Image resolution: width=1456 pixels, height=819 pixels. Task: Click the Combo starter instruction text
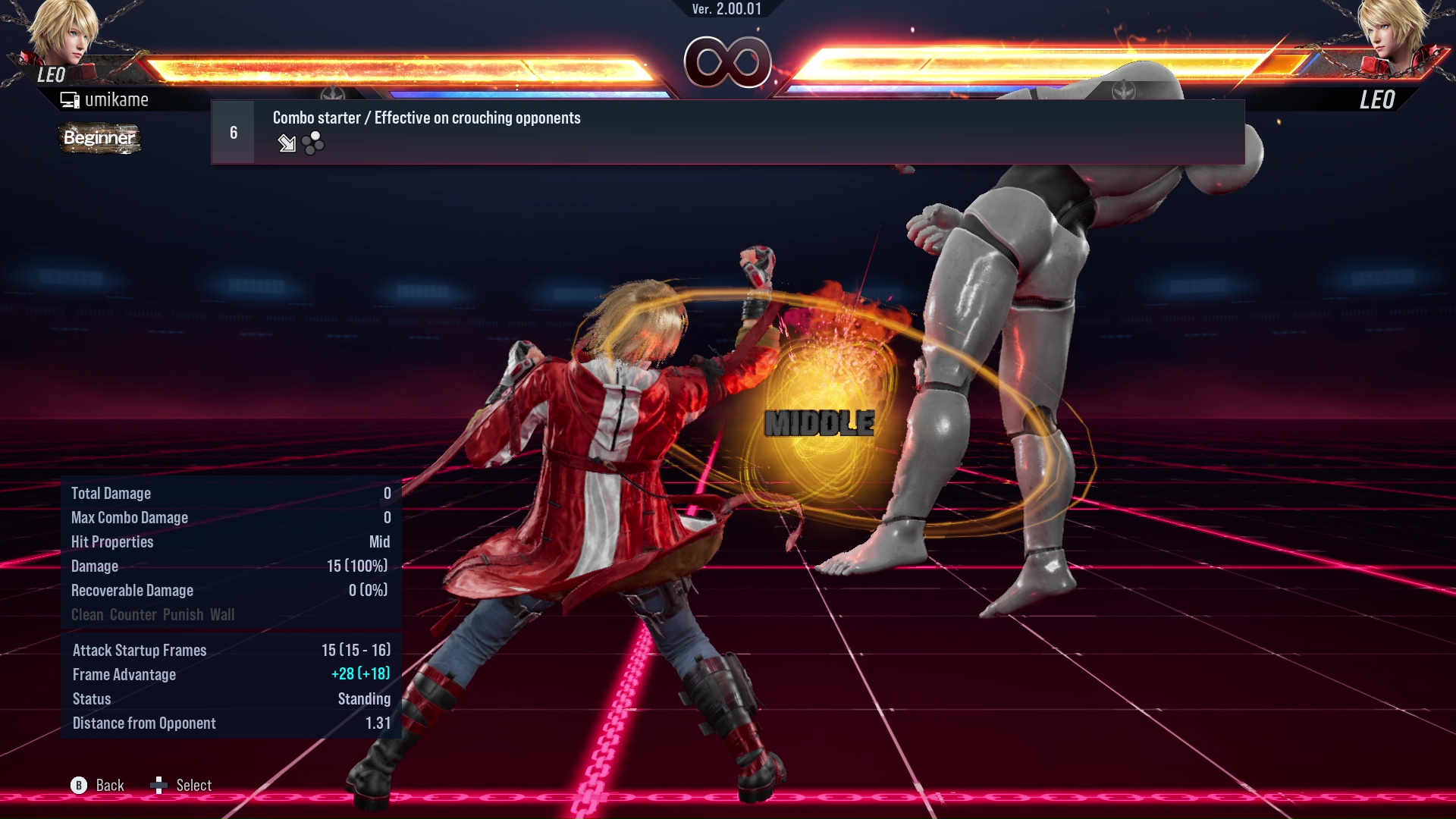click(426, 118)
